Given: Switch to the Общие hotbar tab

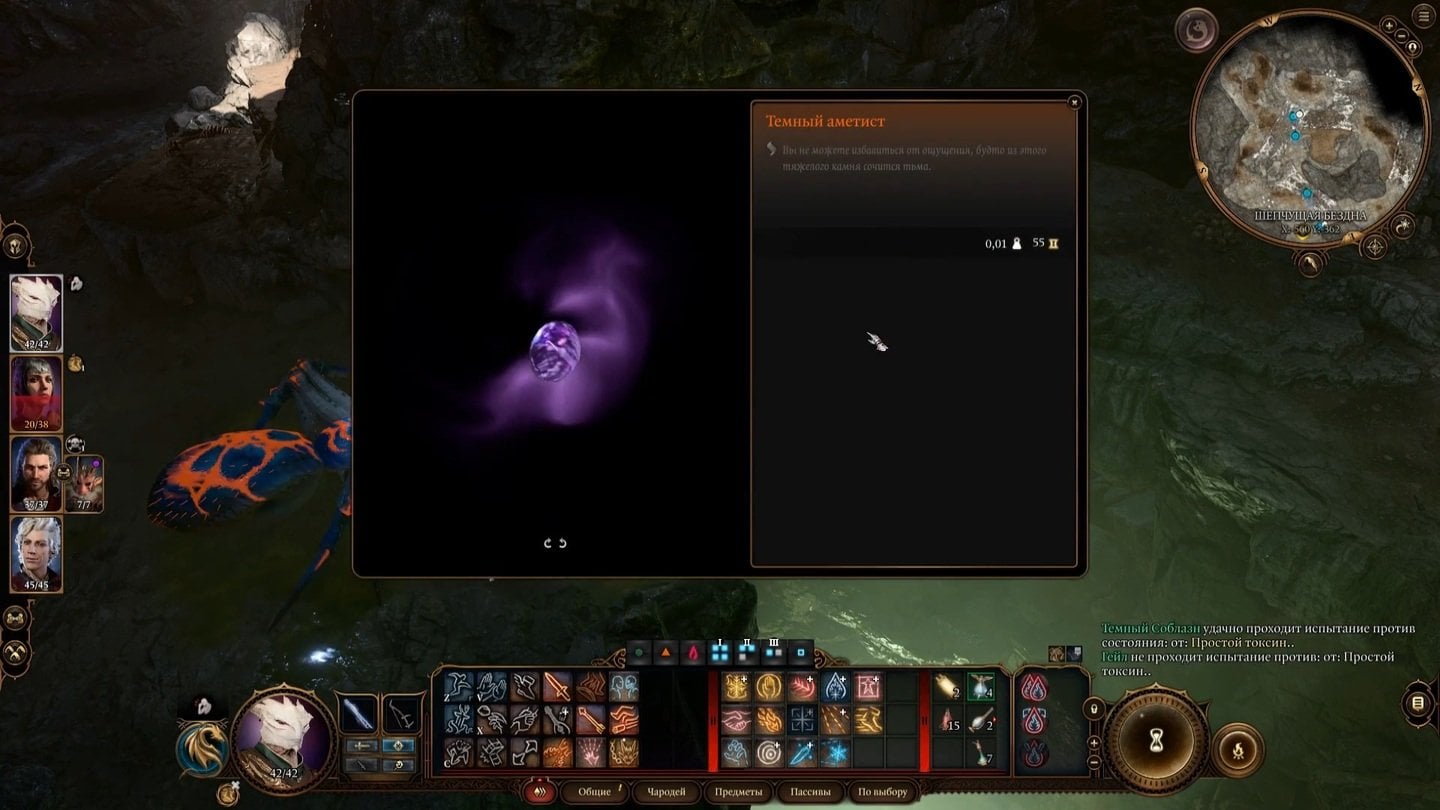Looking at the screenshot, I should click(x=595, y=792).
